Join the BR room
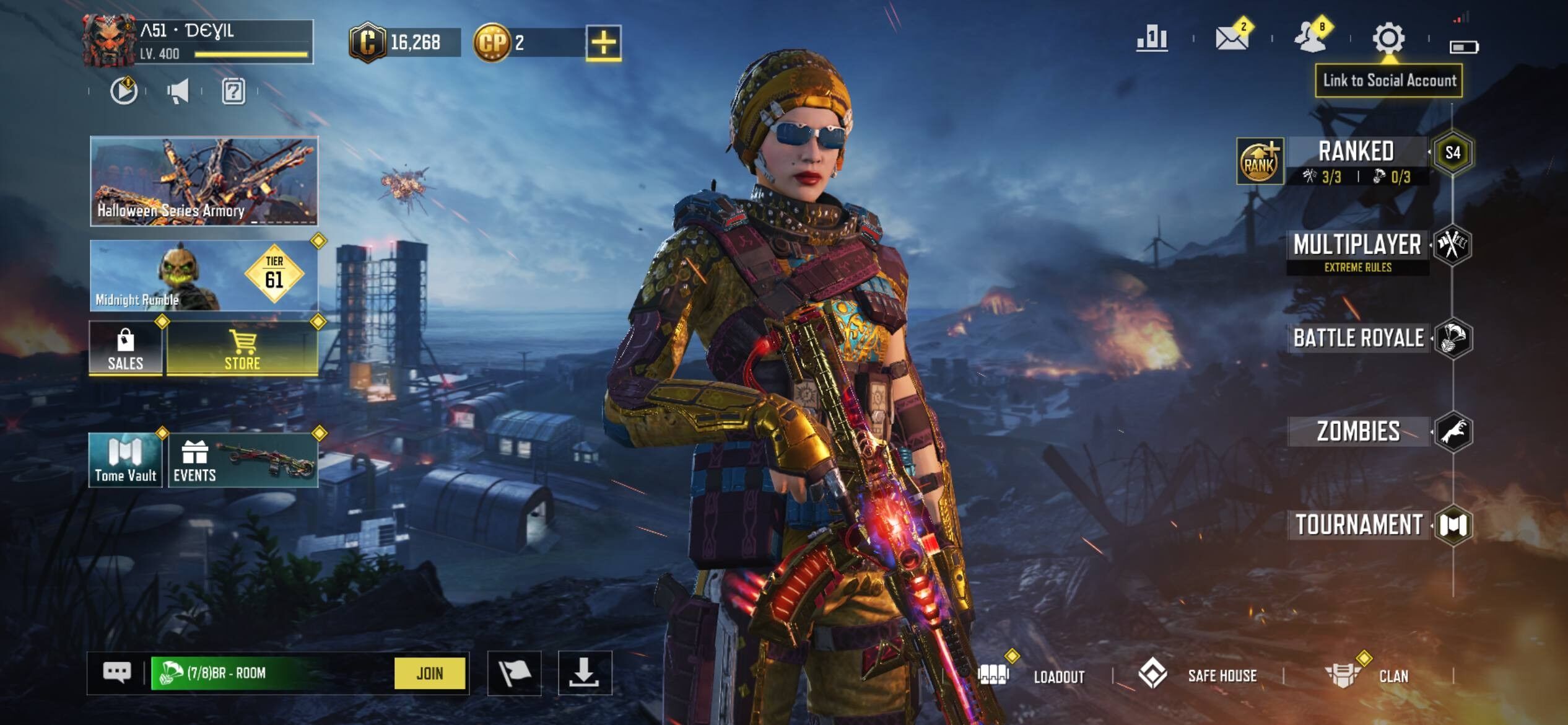Image resolution: width=1568 pixels, height=725 pixels. (x=429, y=673)
